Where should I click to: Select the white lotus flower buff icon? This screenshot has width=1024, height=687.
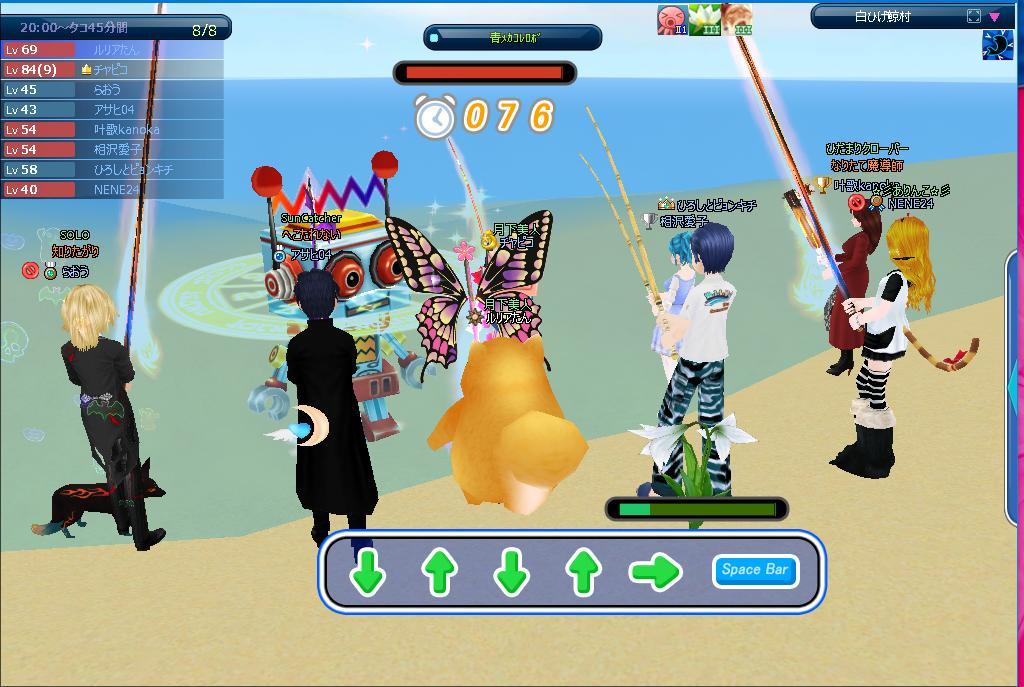704,19
